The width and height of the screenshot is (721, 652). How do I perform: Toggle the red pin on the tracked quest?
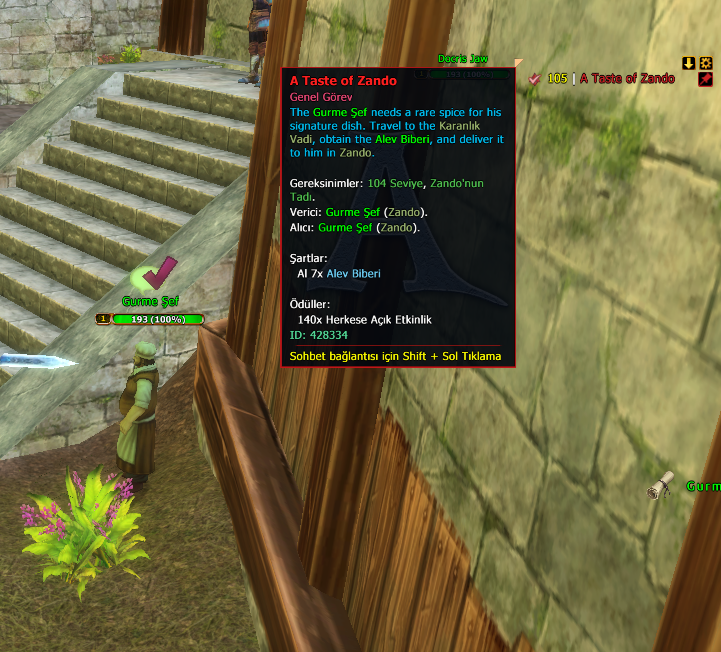click(705, 79)
